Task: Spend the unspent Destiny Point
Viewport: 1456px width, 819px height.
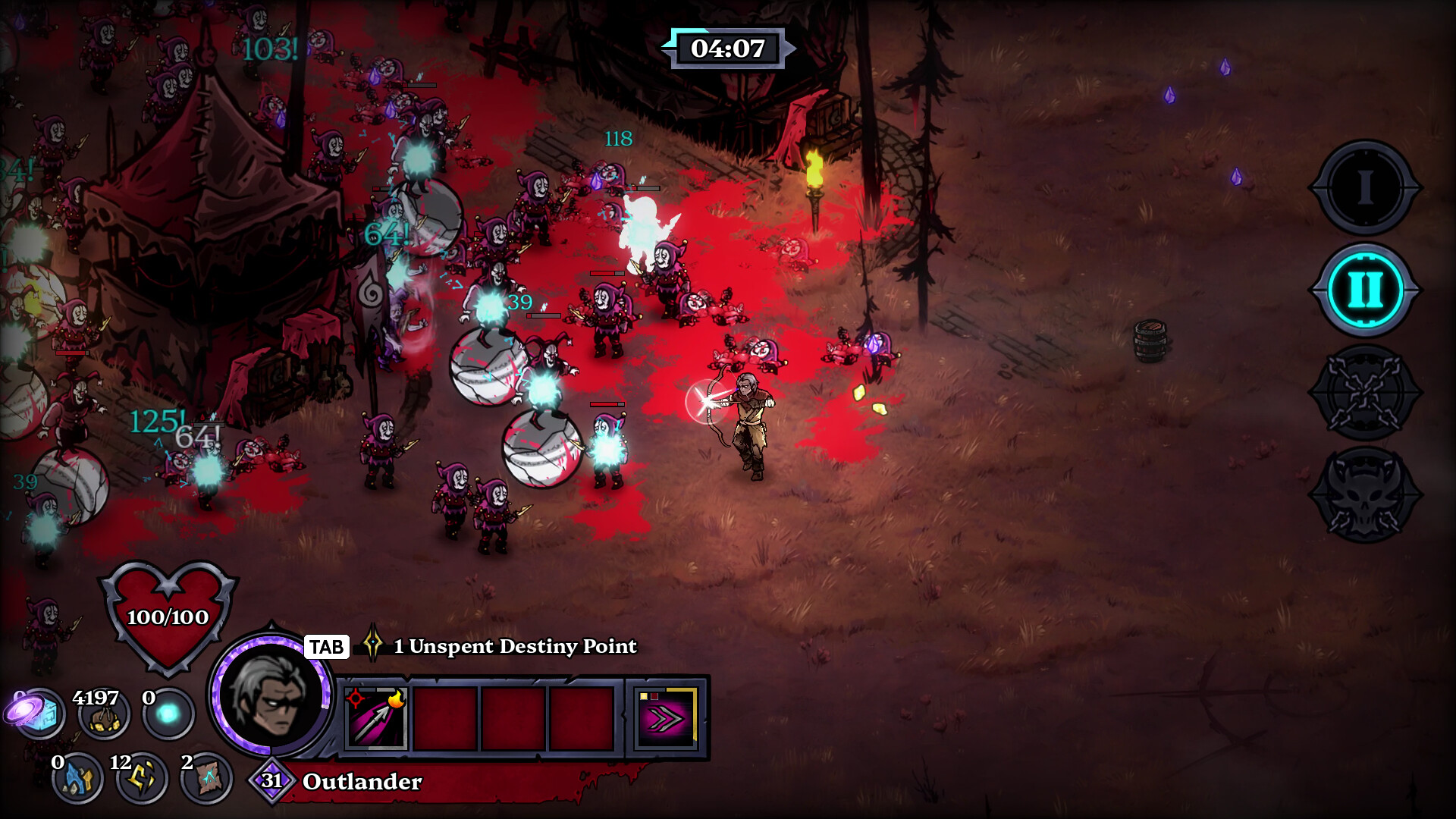Action: click(x=514, y=646)
